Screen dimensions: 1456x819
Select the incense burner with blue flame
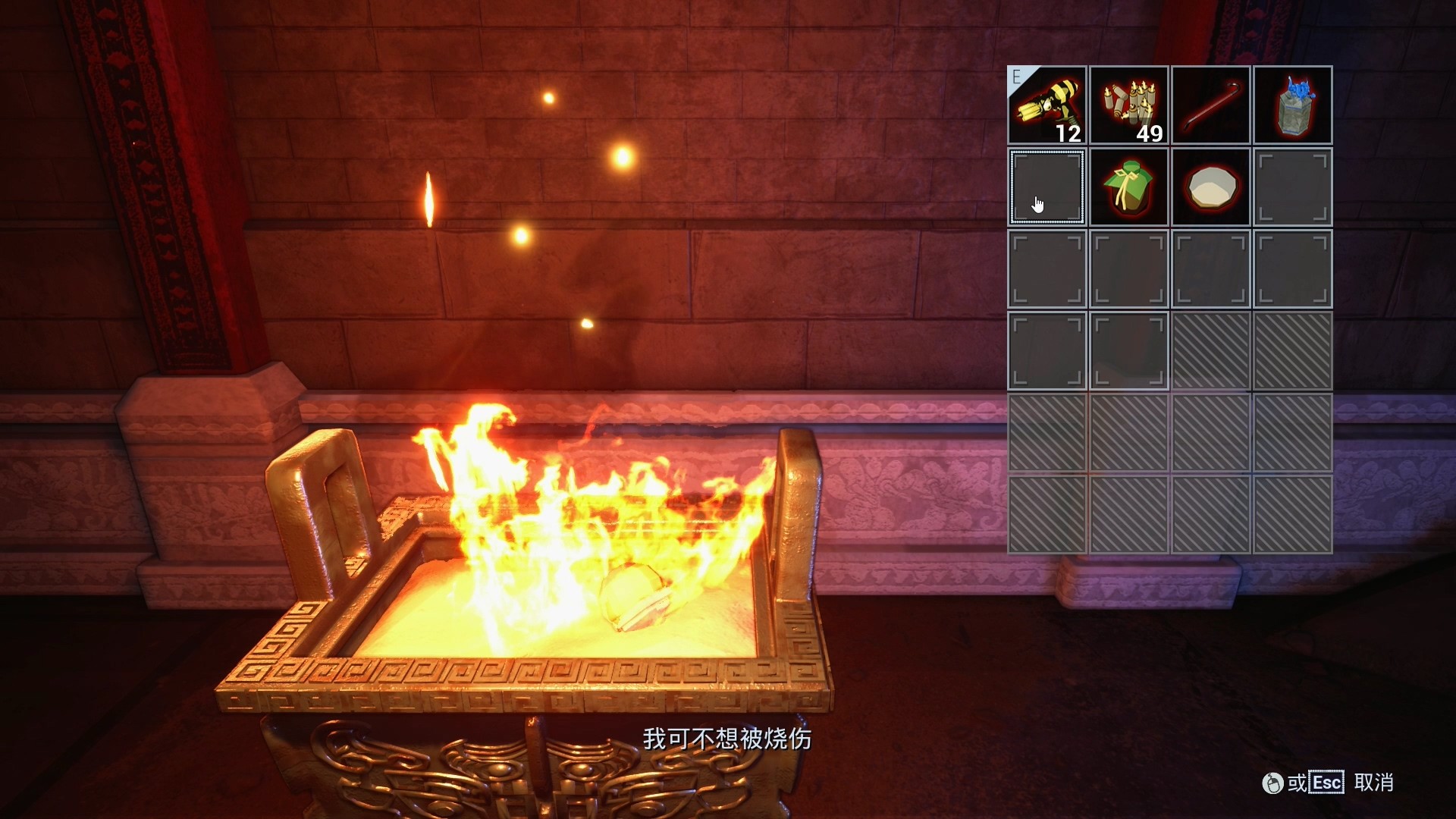point(1292,105)
